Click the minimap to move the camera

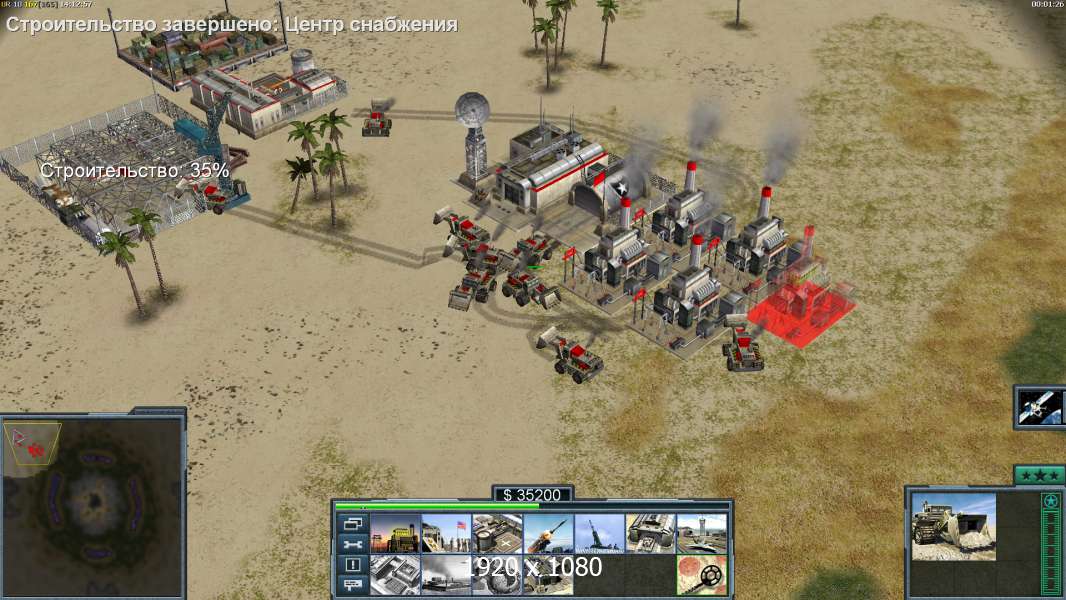click(92, 505)
